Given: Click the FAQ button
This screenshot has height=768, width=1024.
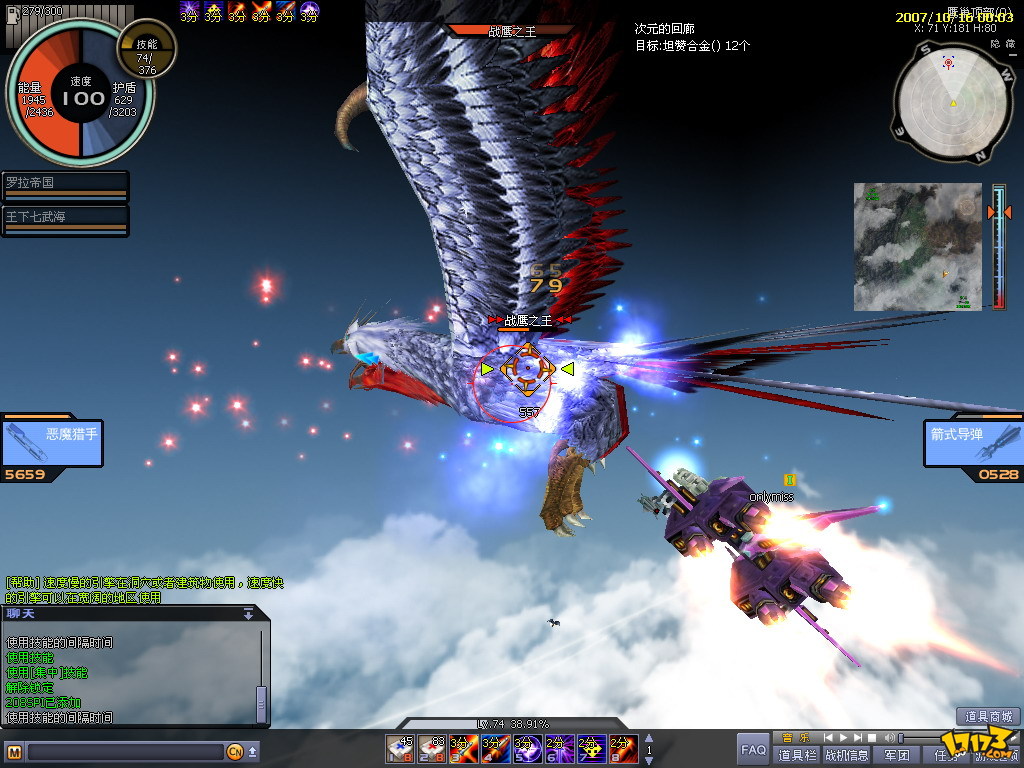Looking at the screenshot, I should pos(753,748).
